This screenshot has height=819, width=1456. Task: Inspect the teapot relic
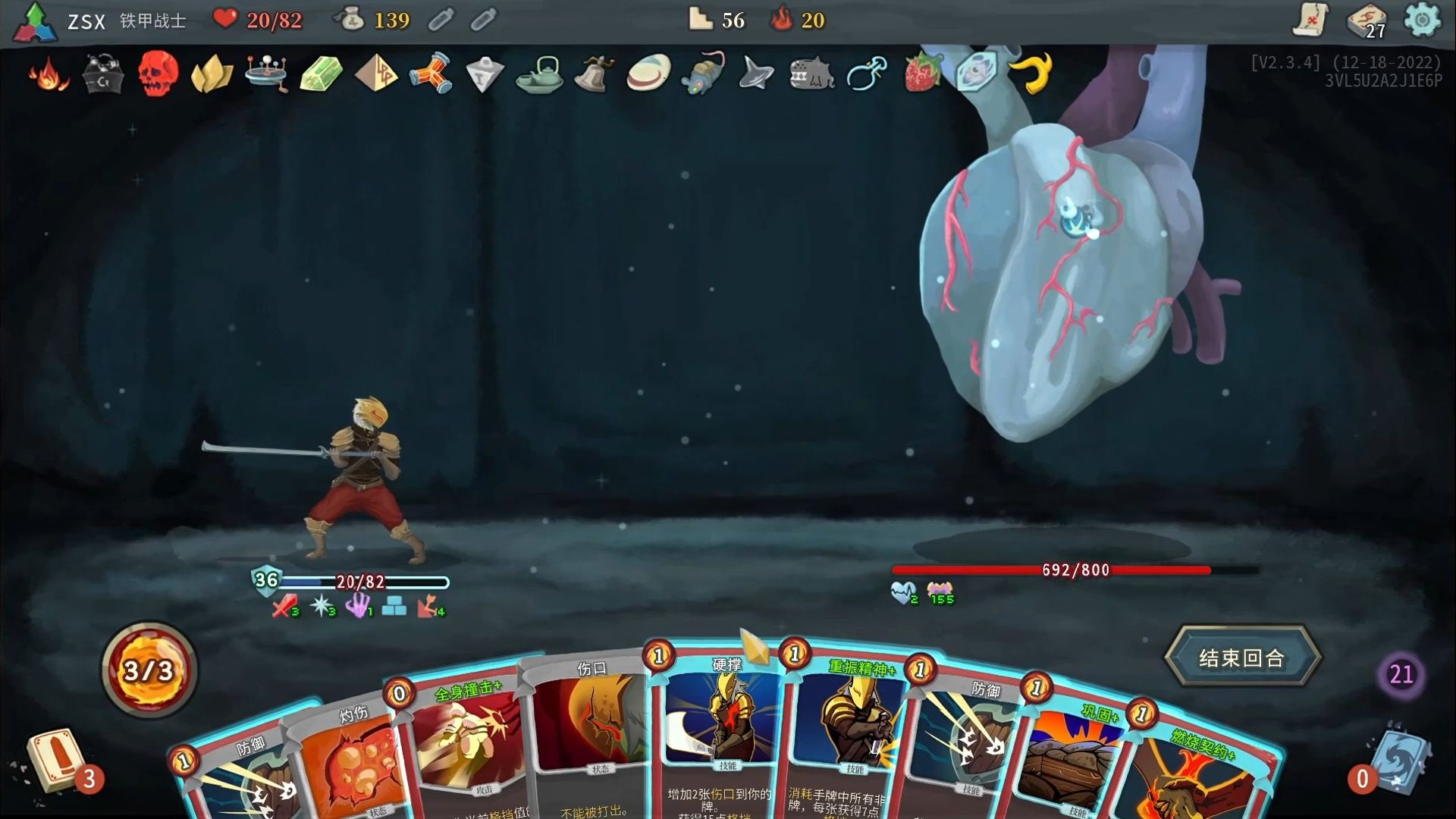539,74
